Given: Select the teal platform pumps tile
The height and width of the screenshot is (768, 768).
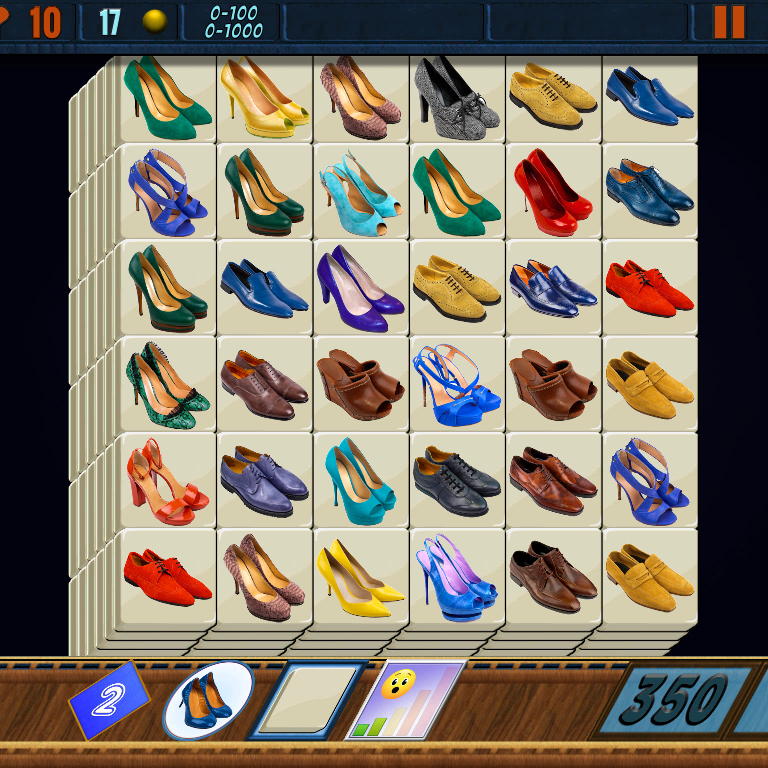Looking at the screenshot, I should [360, 480].
